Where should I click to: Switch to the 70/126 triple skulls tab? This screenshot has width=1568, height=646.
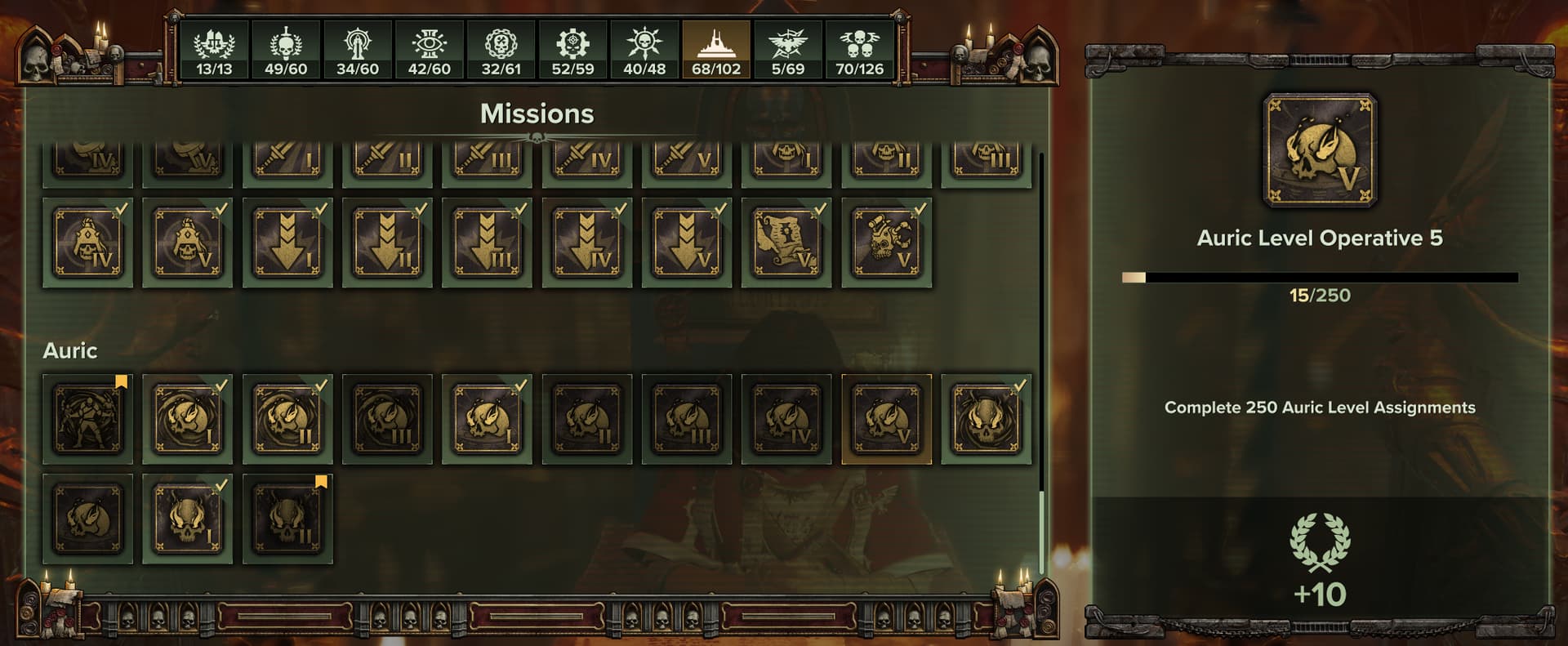(859, 51)
